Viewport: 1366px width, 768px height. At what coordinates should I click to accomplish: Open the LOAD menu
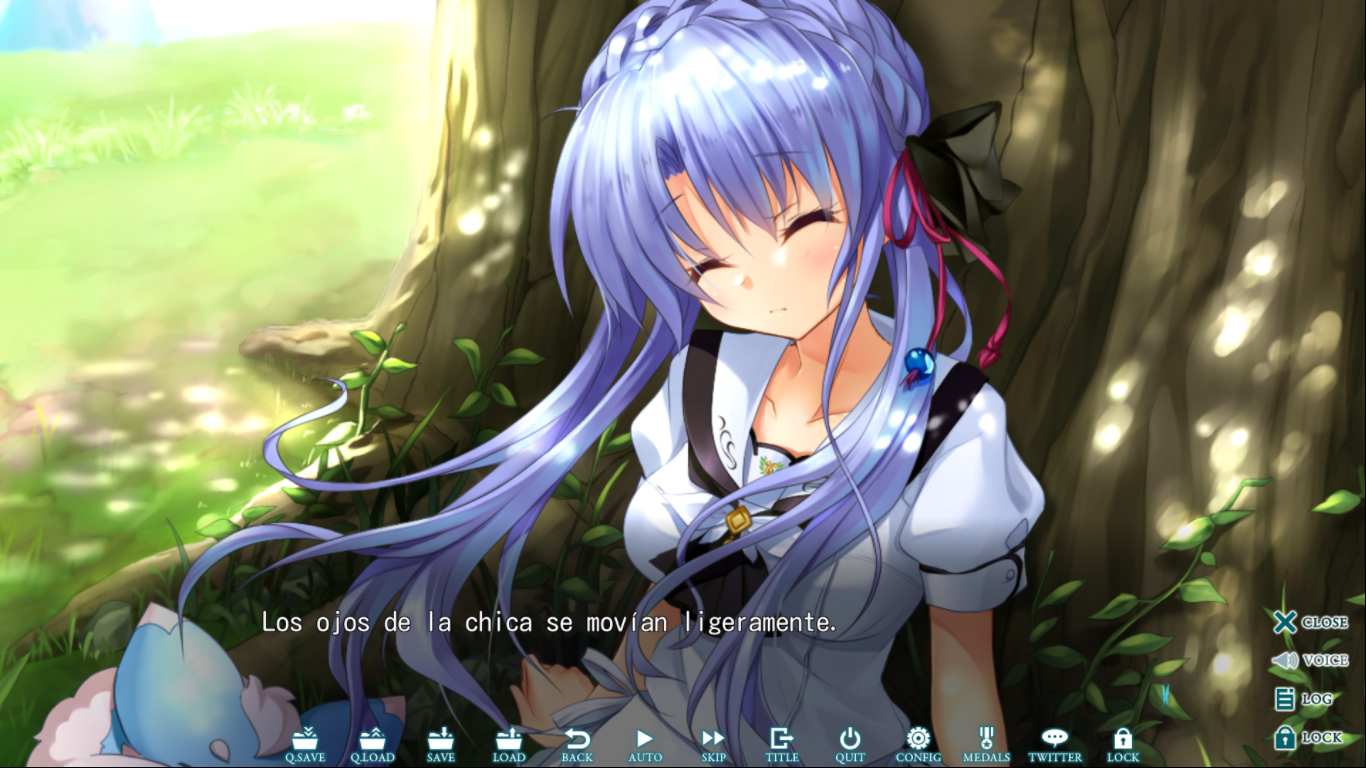tap(509, 744)
